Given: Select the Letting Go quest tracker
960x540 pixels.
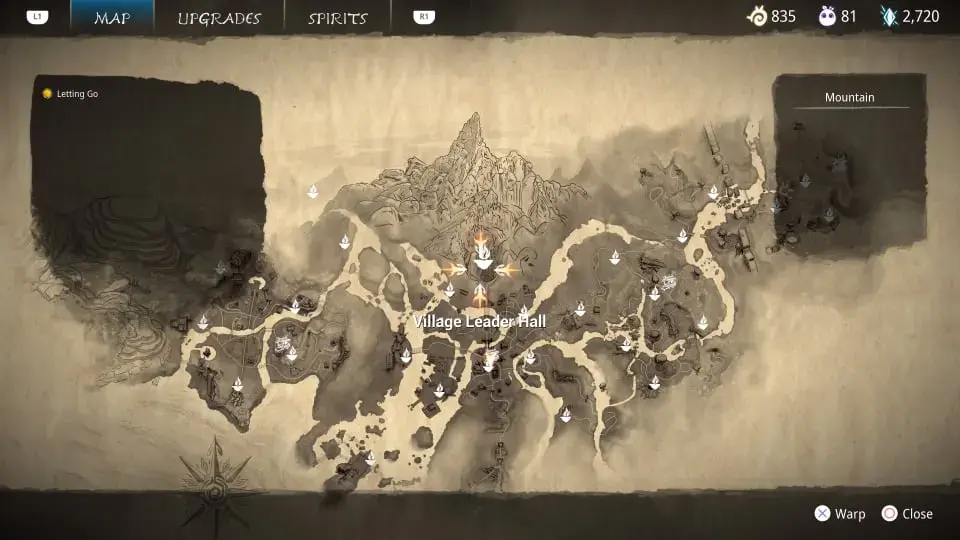Looking at the screenshot, I should point(70,94).
